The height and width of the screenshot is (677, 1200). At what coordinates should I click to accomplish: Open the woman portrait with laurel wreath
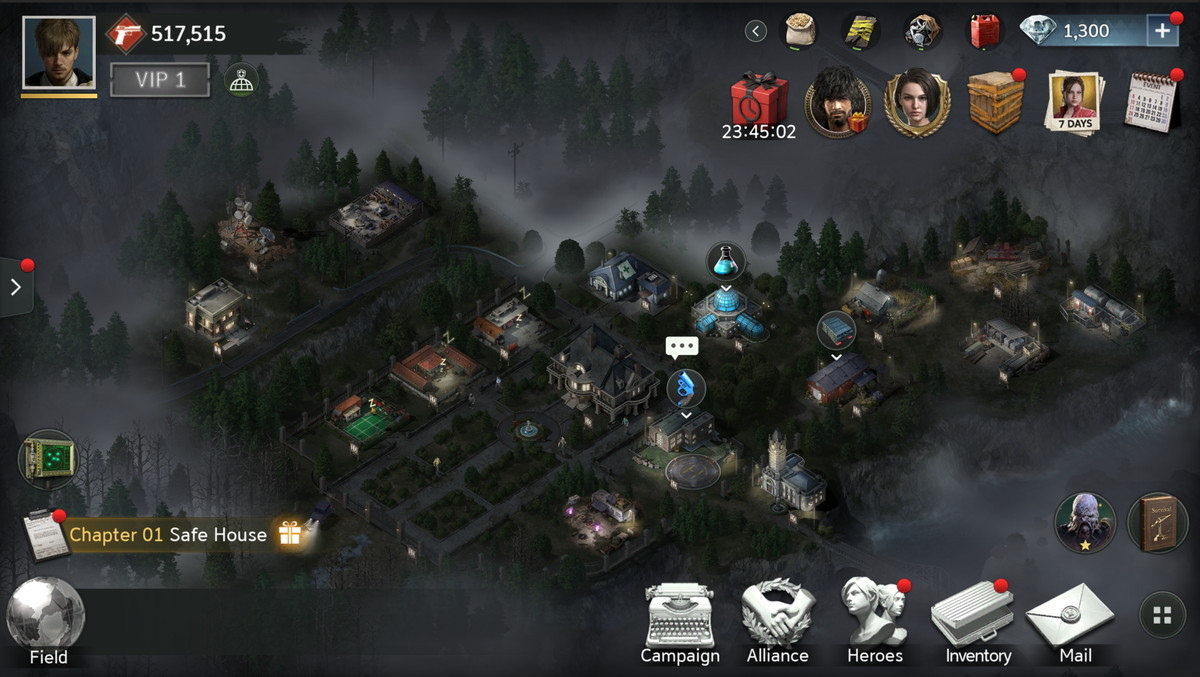(x=916, y=103)
